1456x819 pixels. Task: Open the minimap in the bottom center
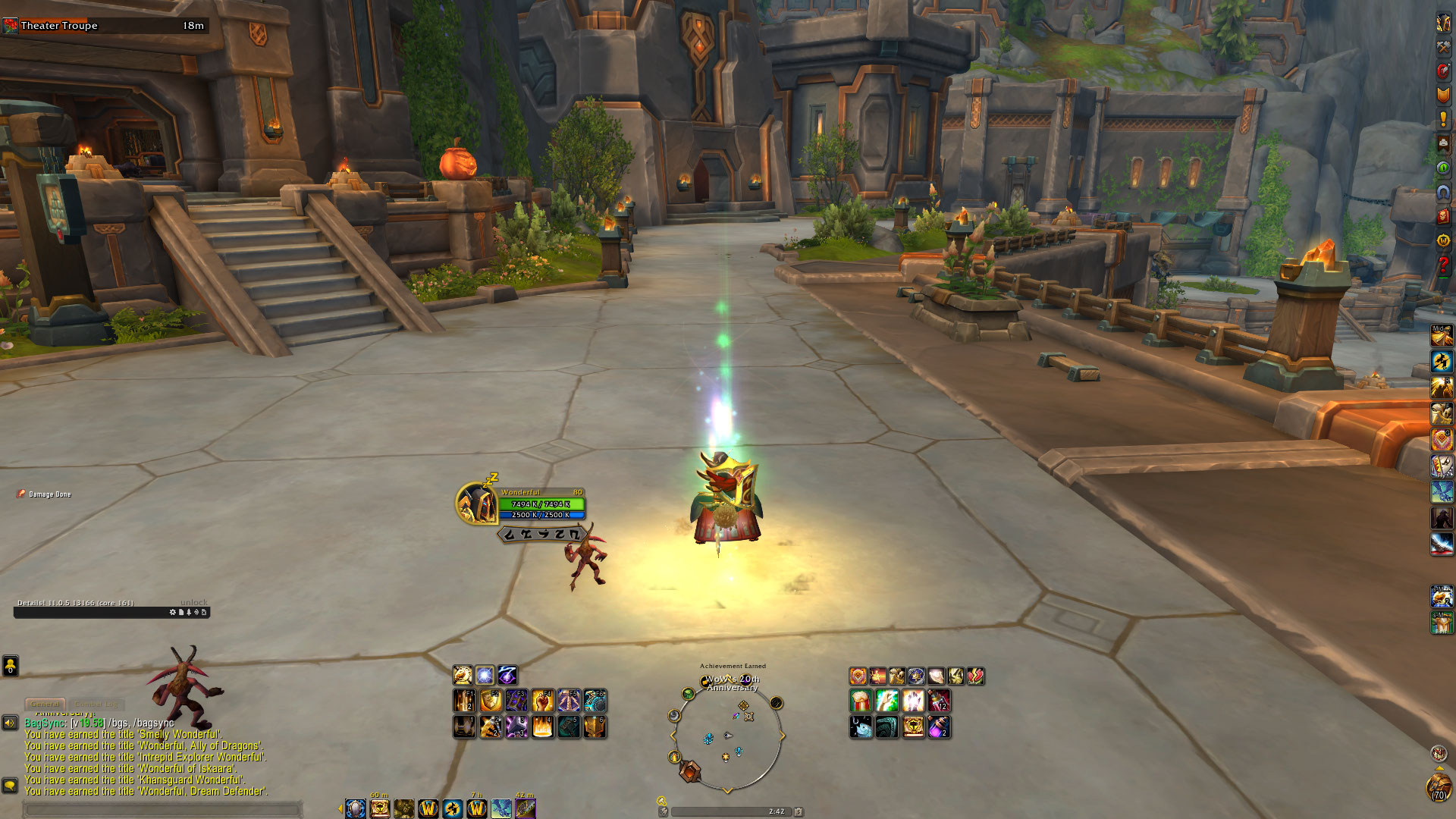pyautogui.click(x=727, y=735)
